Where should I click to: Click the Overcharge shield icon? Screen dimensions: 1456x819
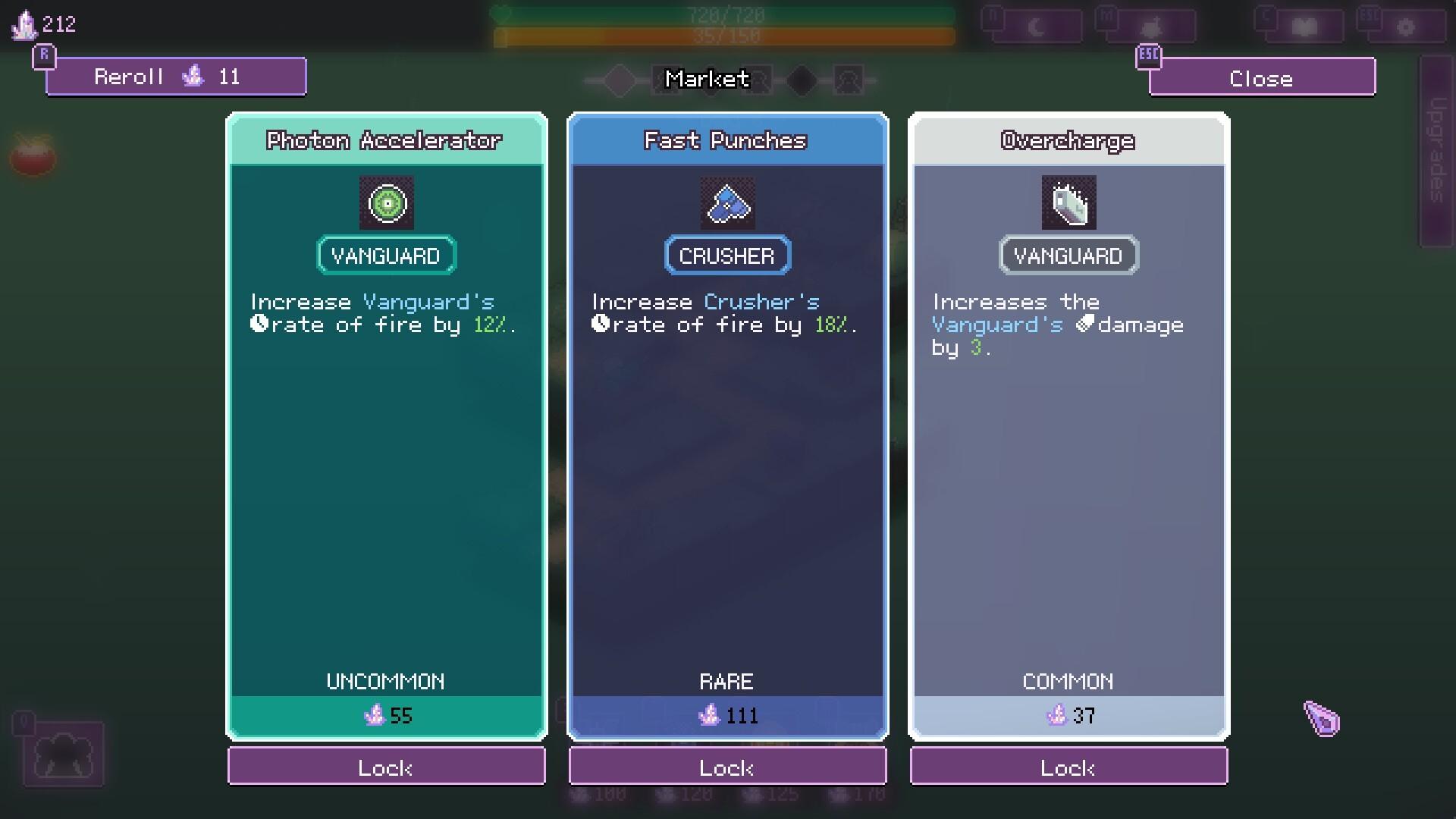click(x=1068, y=202)
